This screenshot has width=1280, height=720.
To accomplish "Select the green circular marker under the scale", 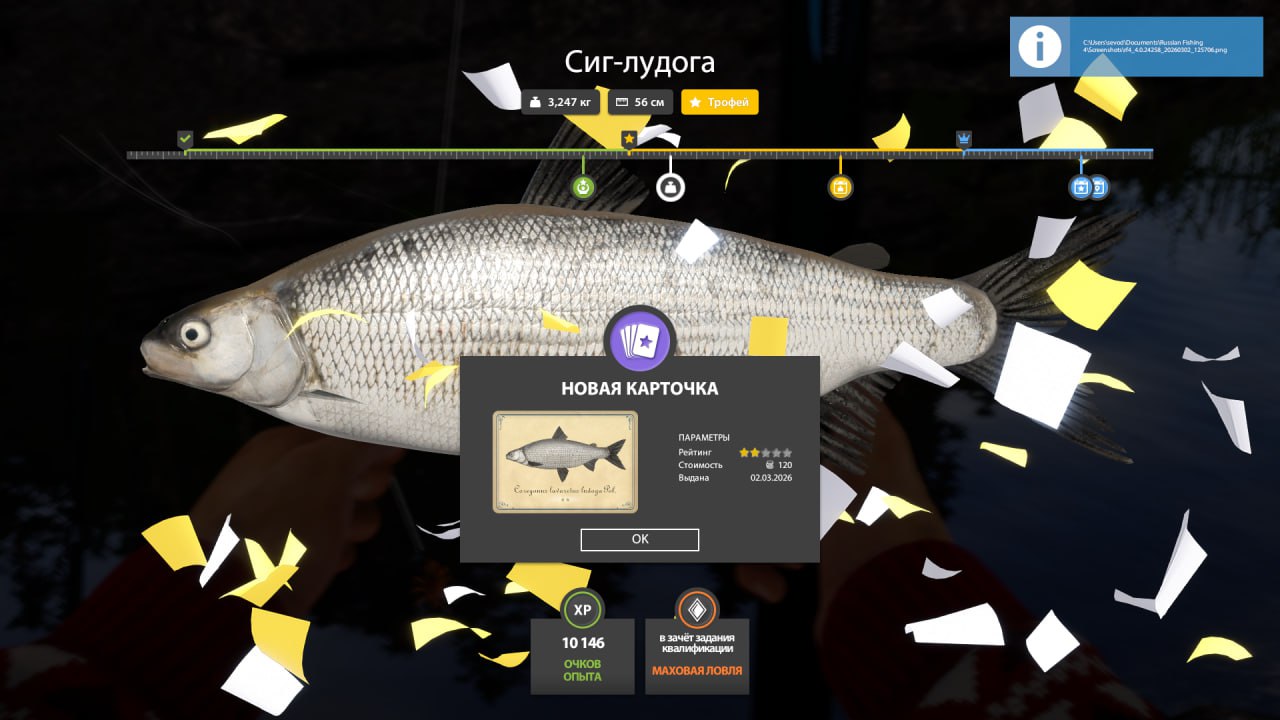I will pos(584,187).
